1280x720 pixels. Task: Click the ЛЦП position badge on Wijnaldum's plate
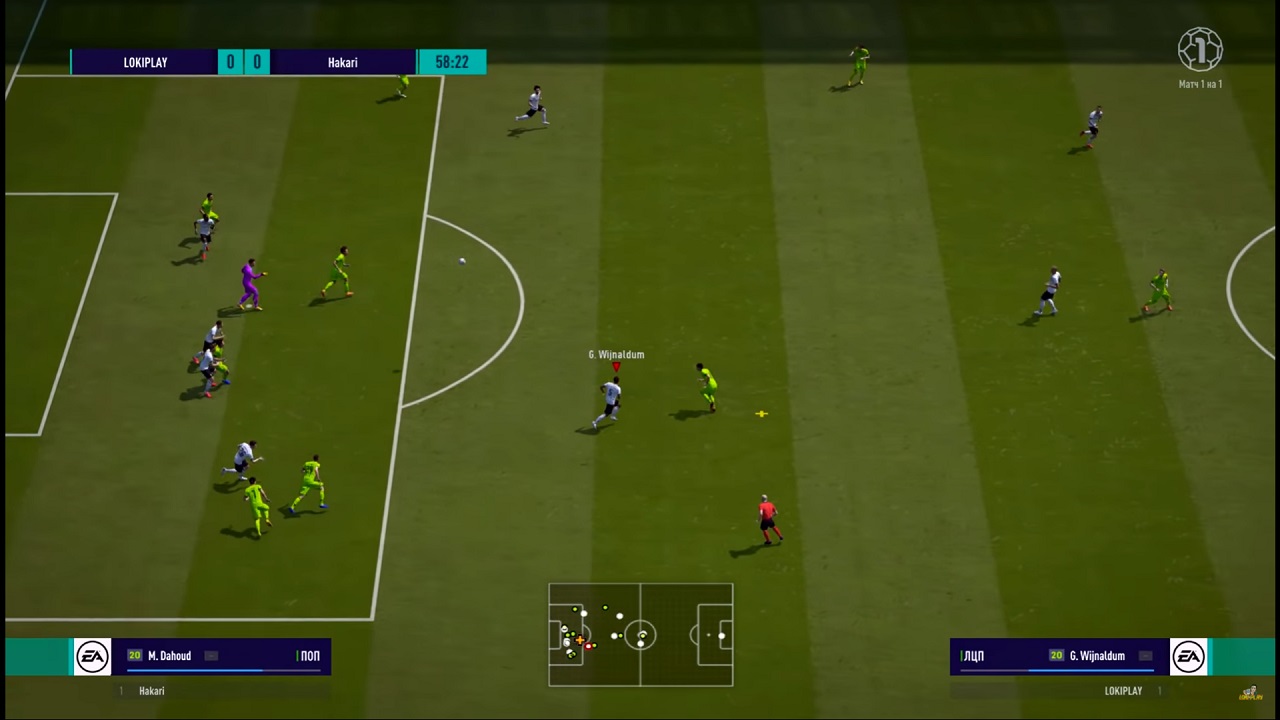point(972,655)
